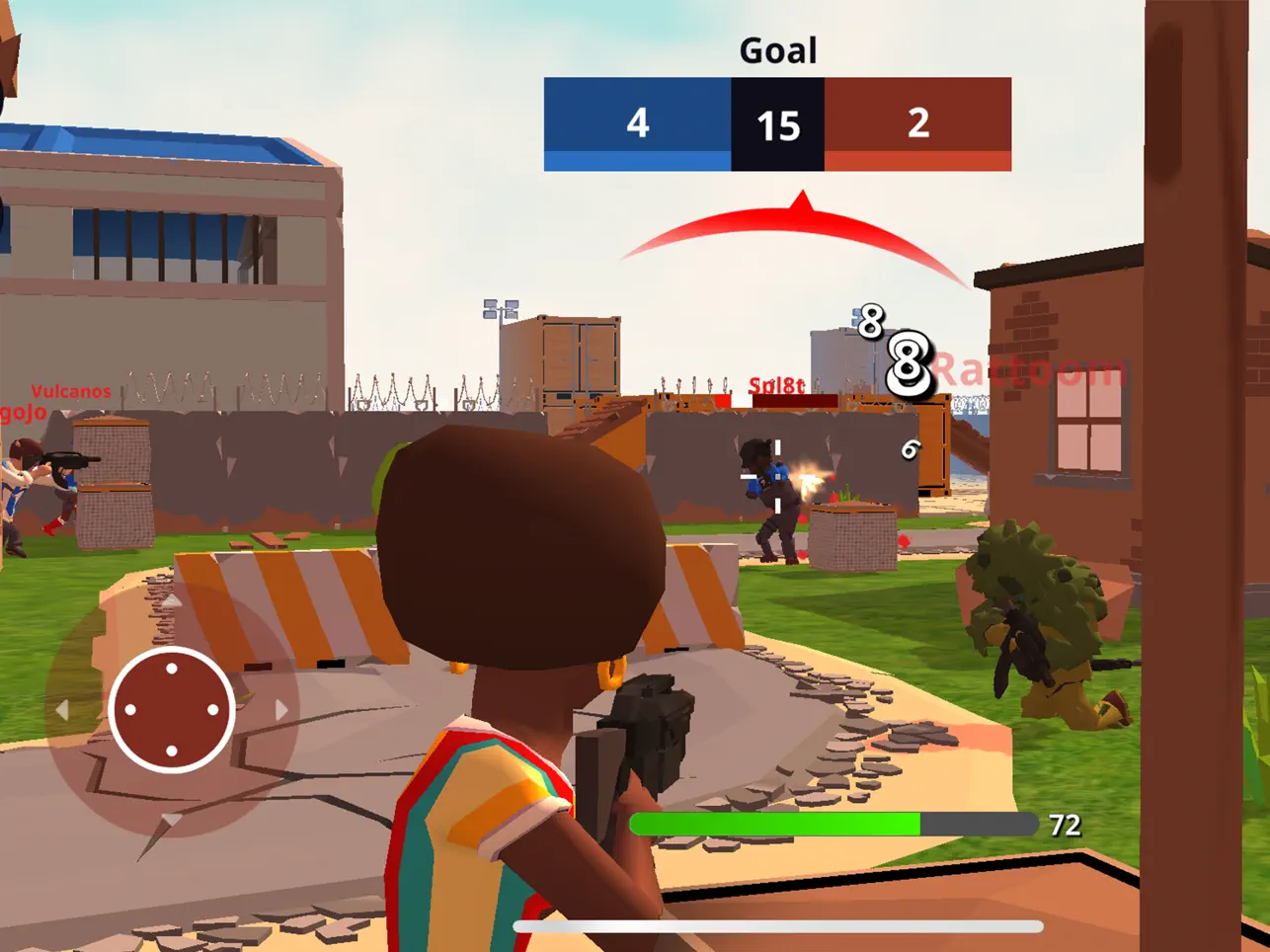Select the team name Ractoom

coord(1031,367)
